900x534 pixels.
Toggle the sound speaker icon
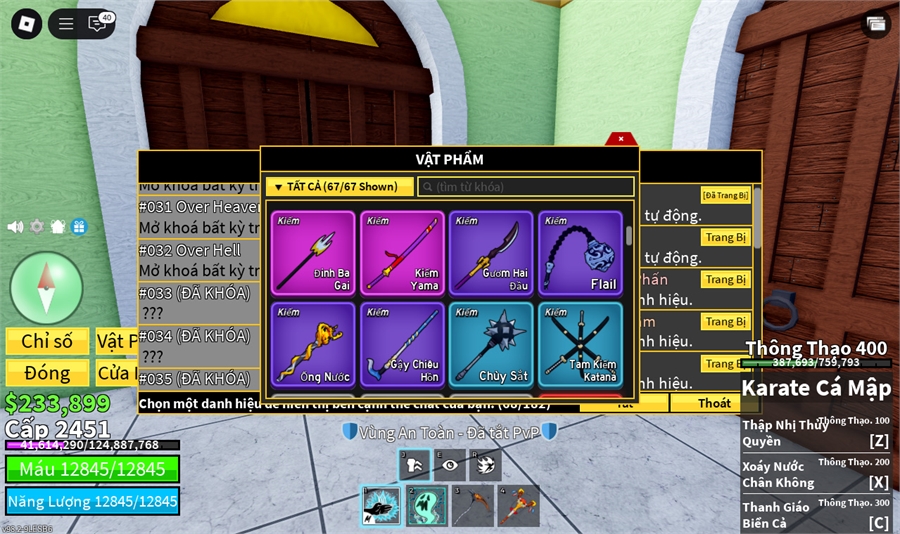click(15, 227)
